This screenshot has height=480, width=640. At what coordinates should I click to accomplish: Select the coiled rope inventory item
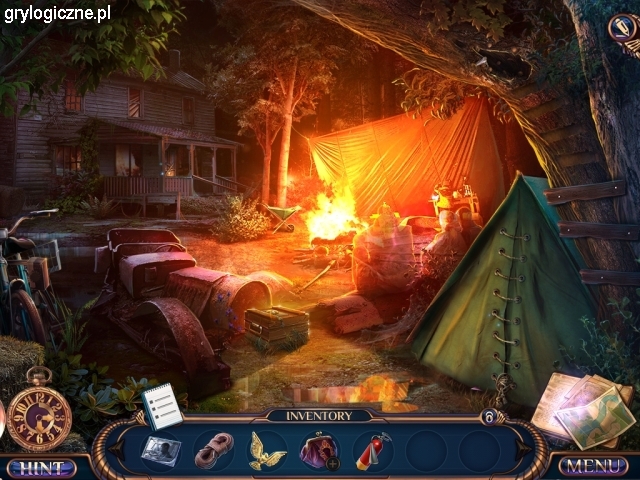pyautogui.click(x=213, y=451)
